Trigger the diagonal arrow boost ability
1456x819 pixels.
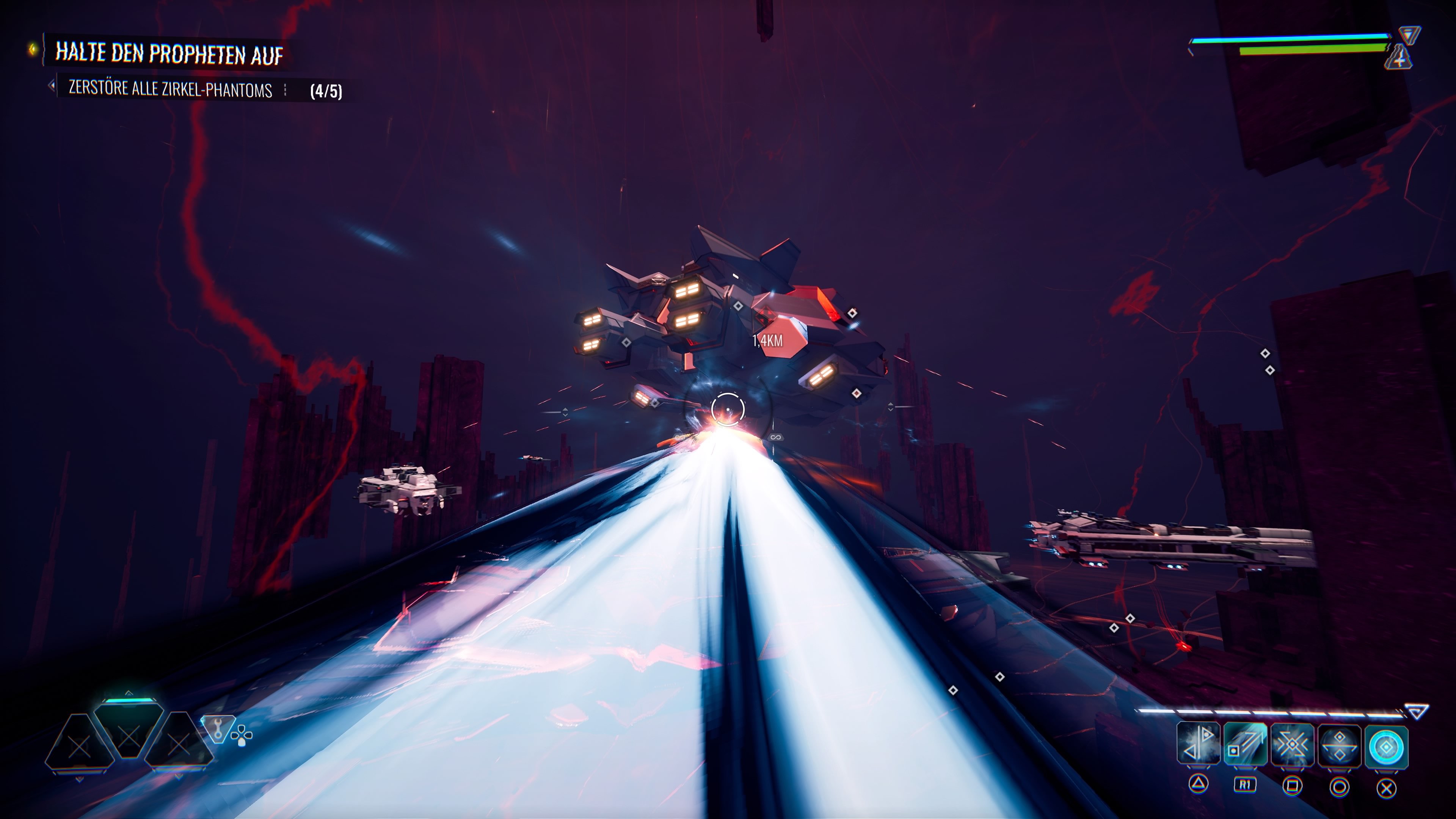tap(1244, 744)
